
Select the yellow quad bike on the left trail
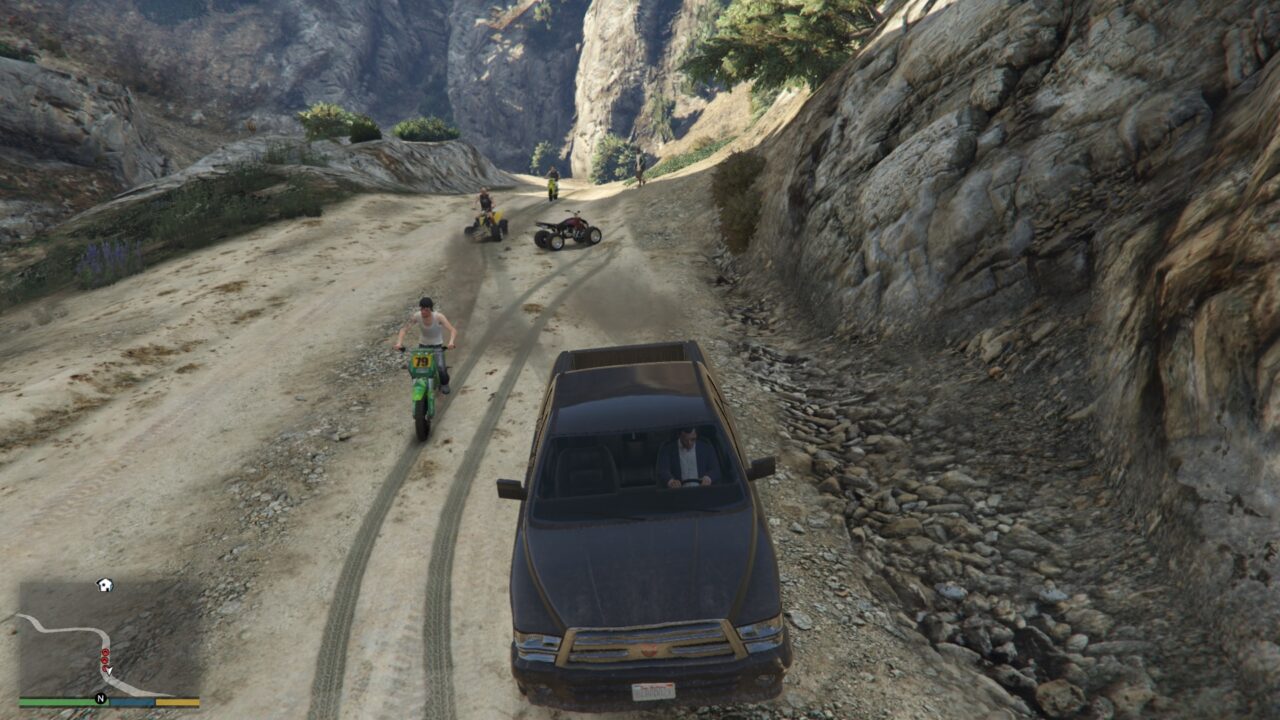pos(489,224)
